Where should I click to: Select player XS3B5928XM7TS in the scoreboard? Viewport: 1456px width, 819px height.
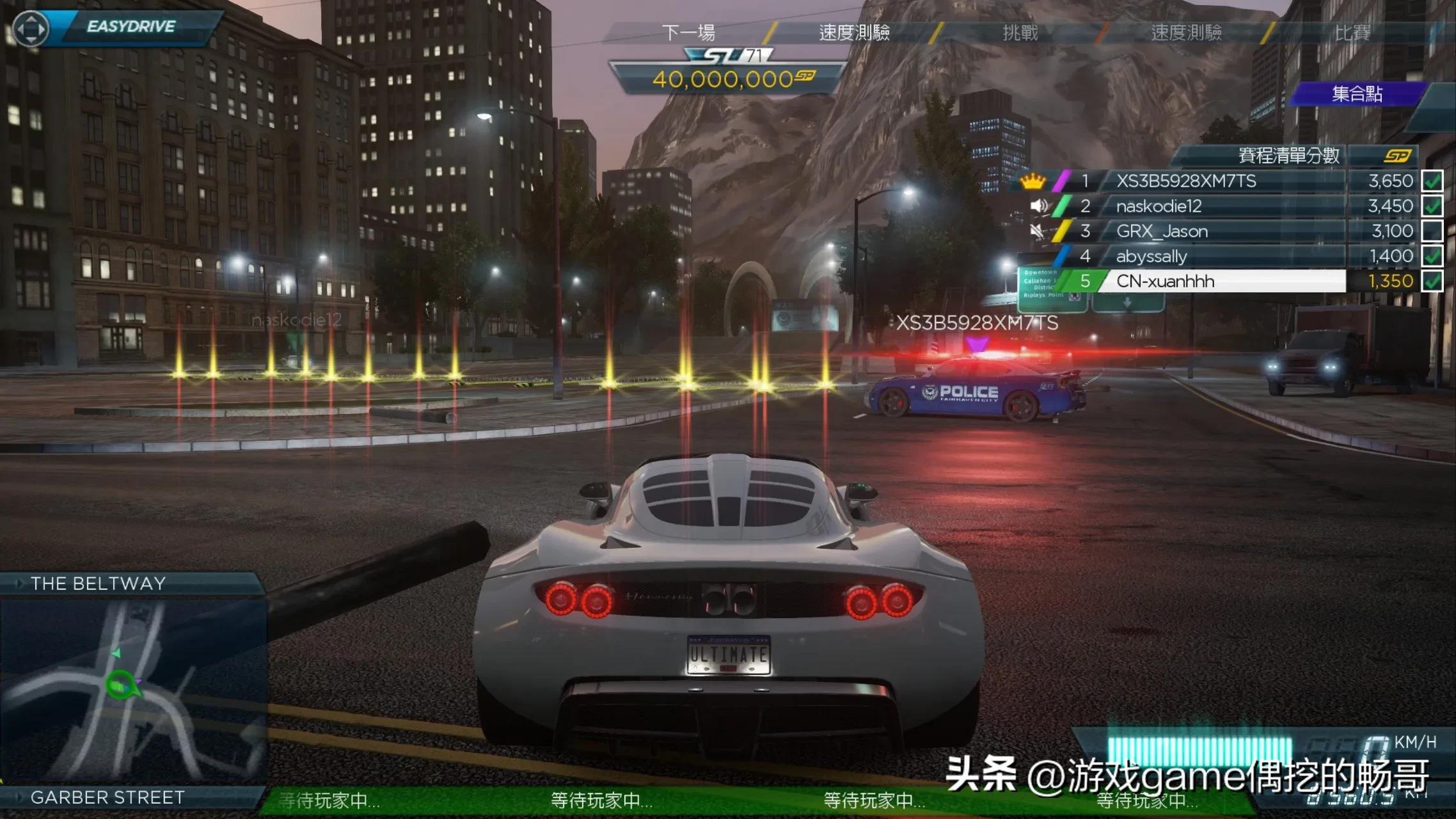1186,181
